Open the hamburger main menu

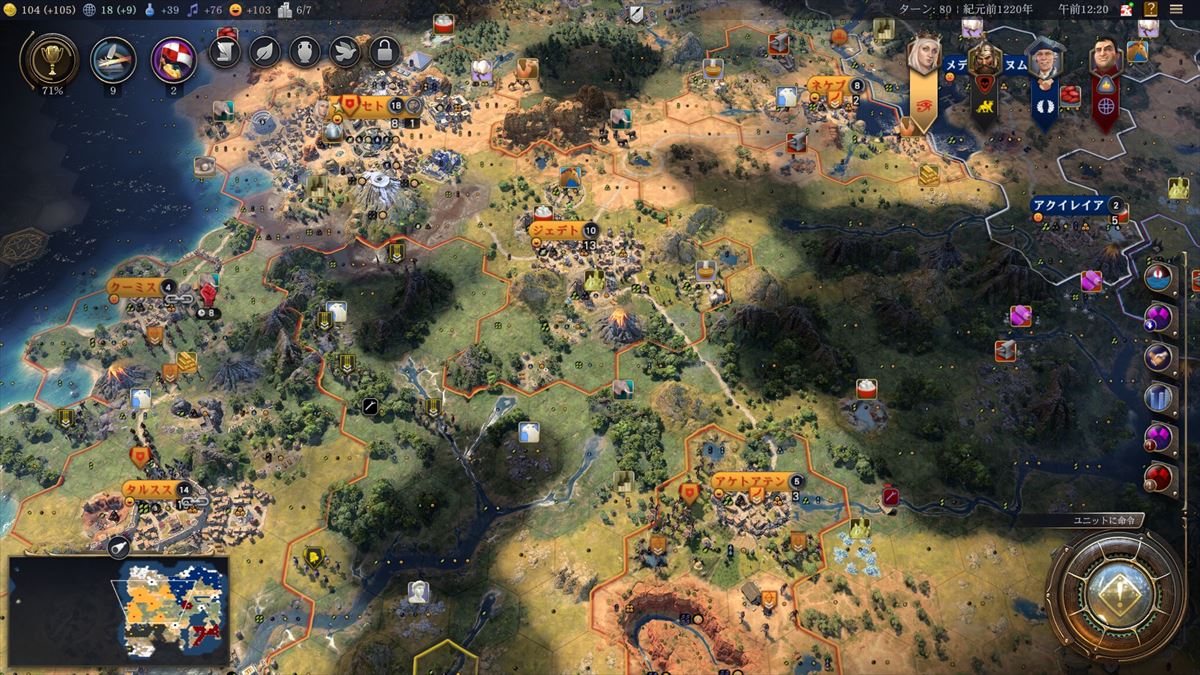(x=1176, y=9)
